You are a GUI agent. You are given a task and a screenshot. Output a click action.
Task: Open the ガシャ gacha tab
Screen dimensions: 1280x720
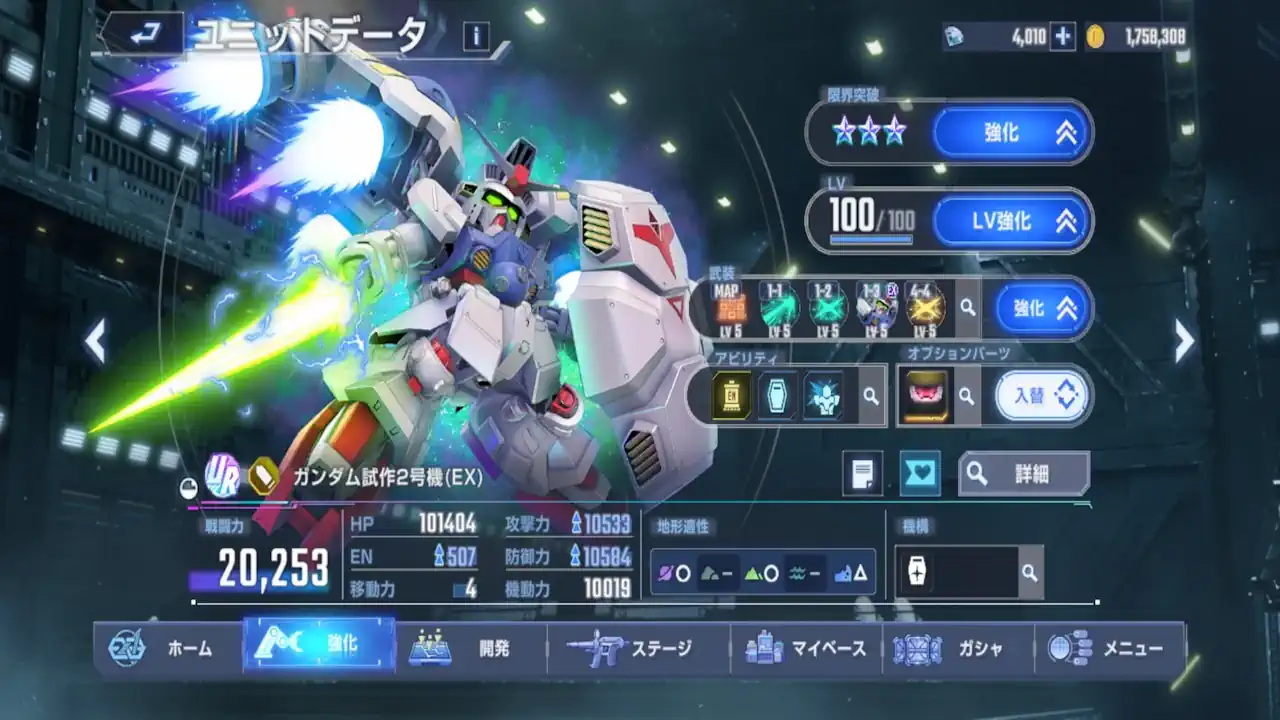pos(956,648)
